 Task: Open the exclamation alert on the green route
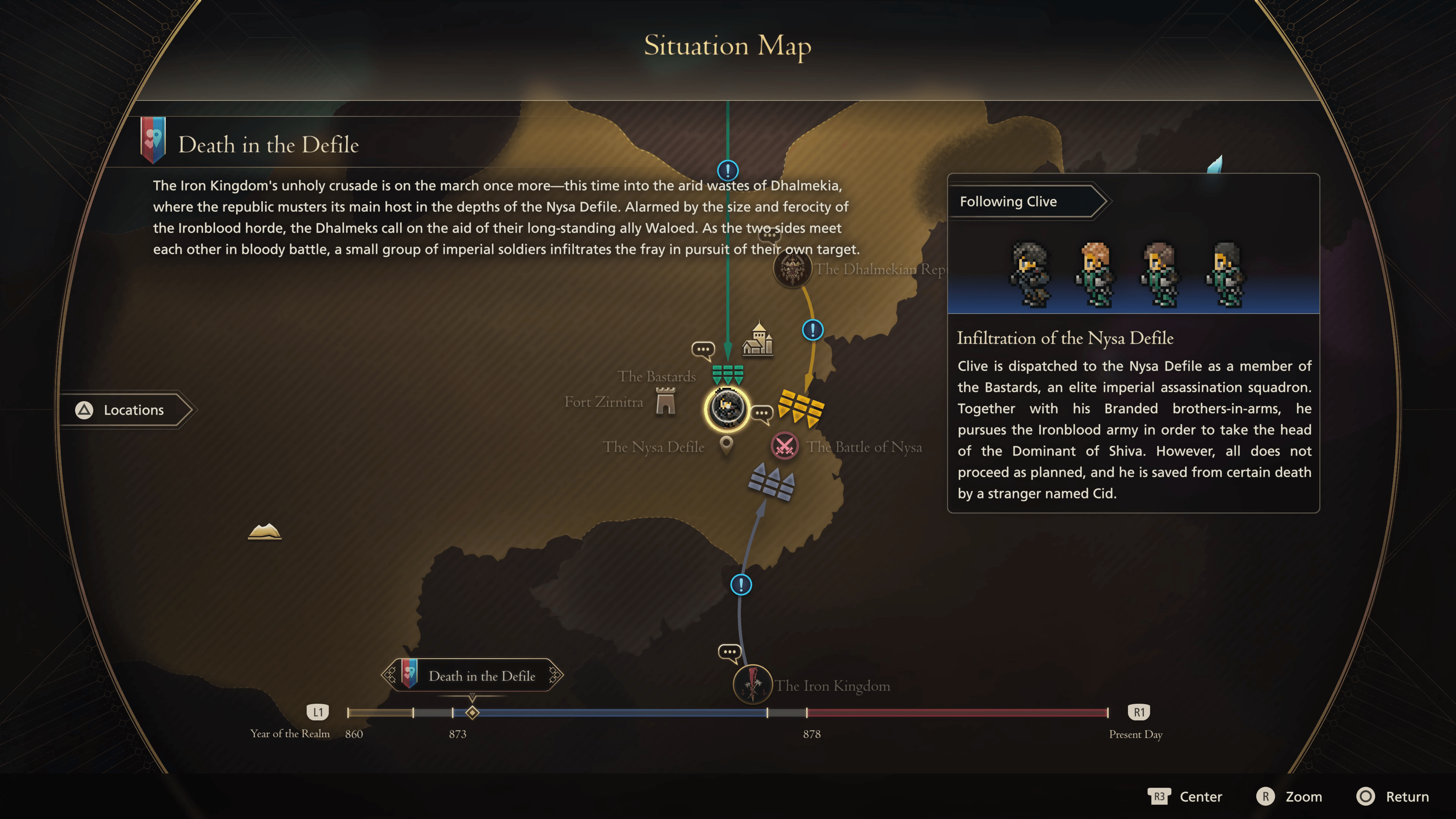[x=728, y=169]
